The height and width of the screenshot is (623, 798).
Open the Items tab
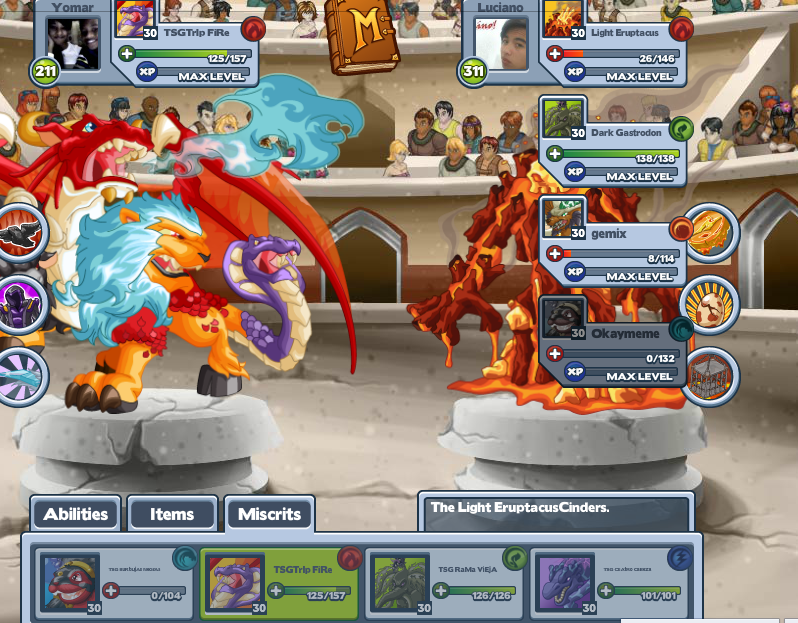(x=172, y=514)
